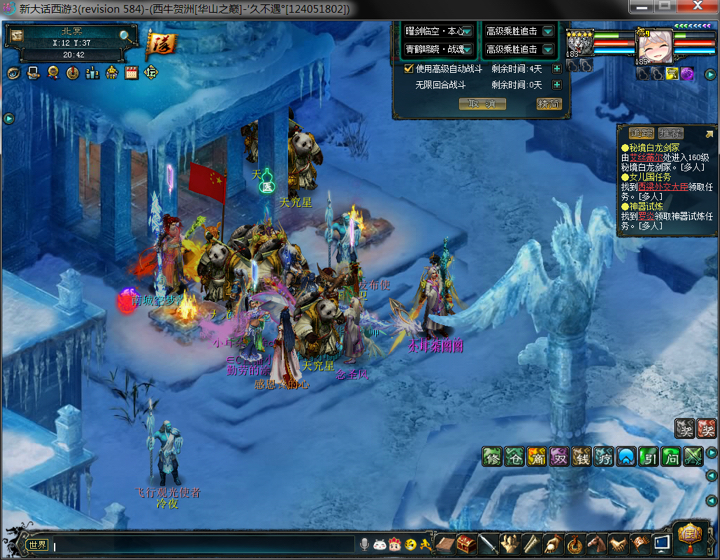Open the treasure chest icon on bottom bar
Image resolution: width=720 pixels, height=560 pixels.
point(466,545)
